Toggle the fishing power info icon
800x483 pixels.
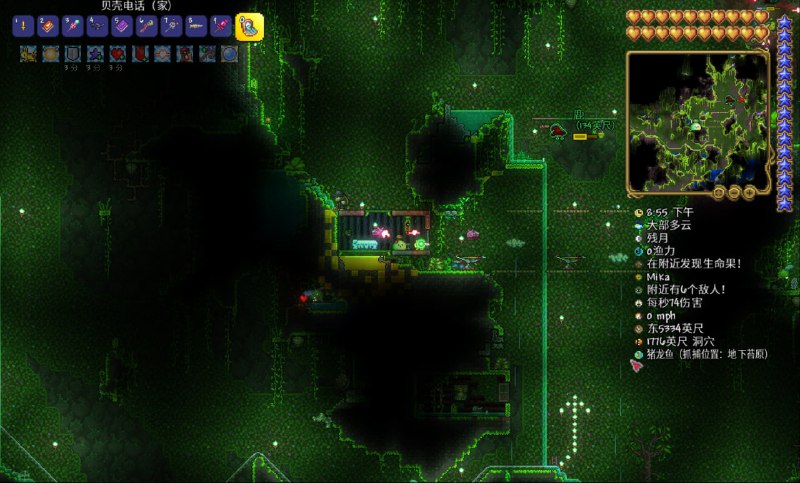tap(639, 250)
